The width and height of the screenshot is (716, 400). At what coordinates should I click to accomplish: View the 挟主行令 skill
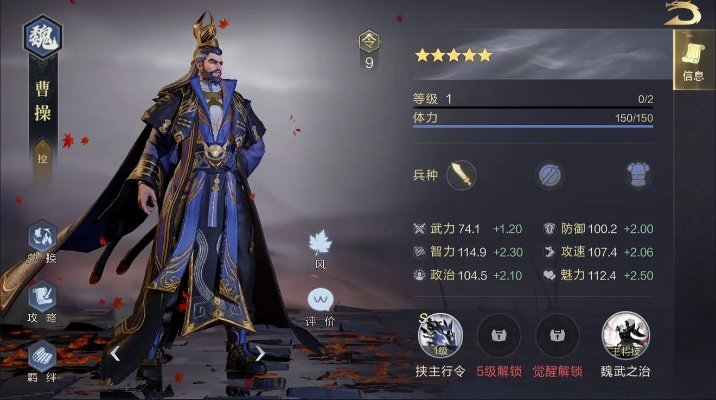[x=439, y=335]
